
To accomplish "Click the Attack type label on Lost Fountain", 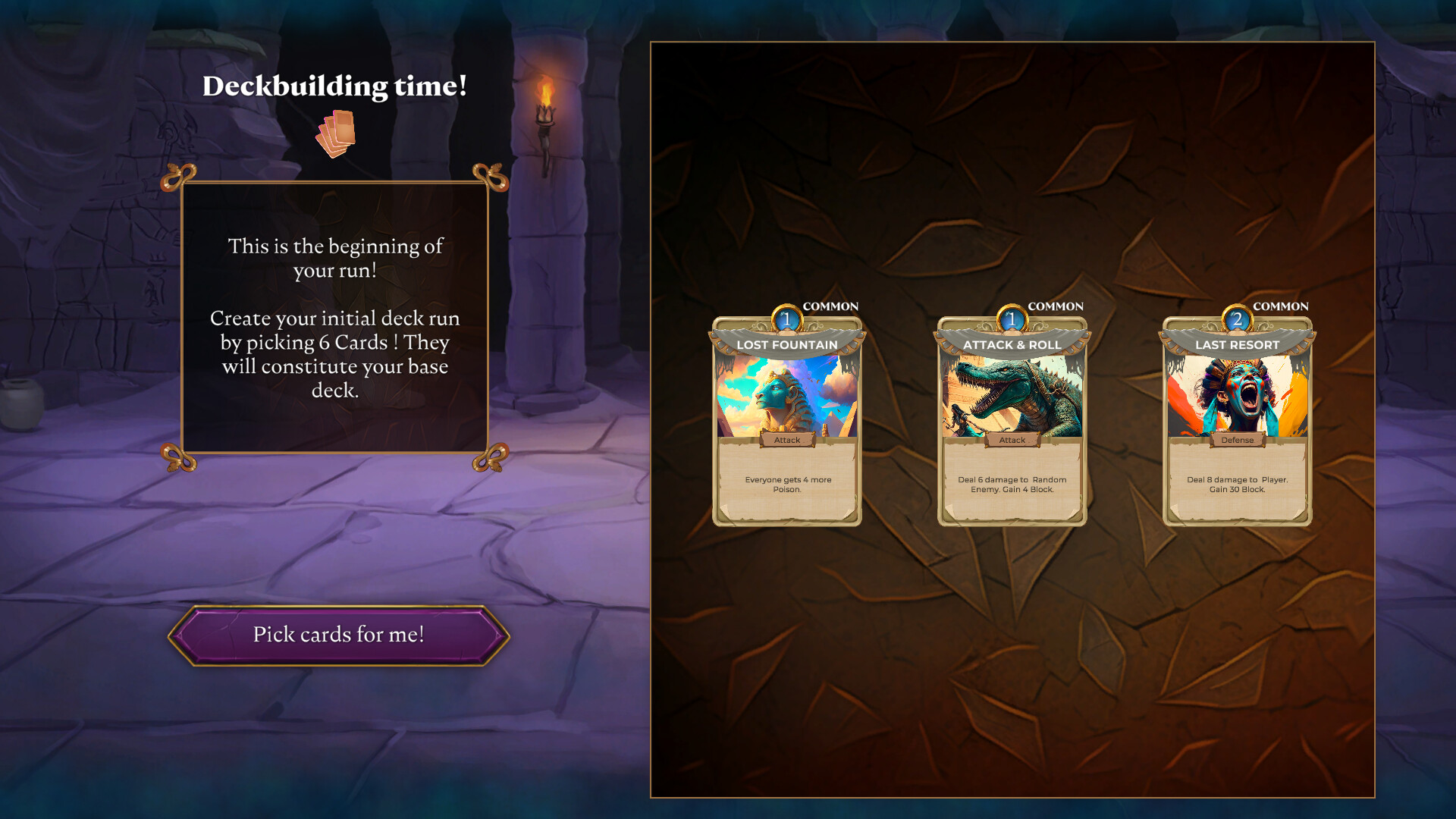I will (x=786, y=440).
